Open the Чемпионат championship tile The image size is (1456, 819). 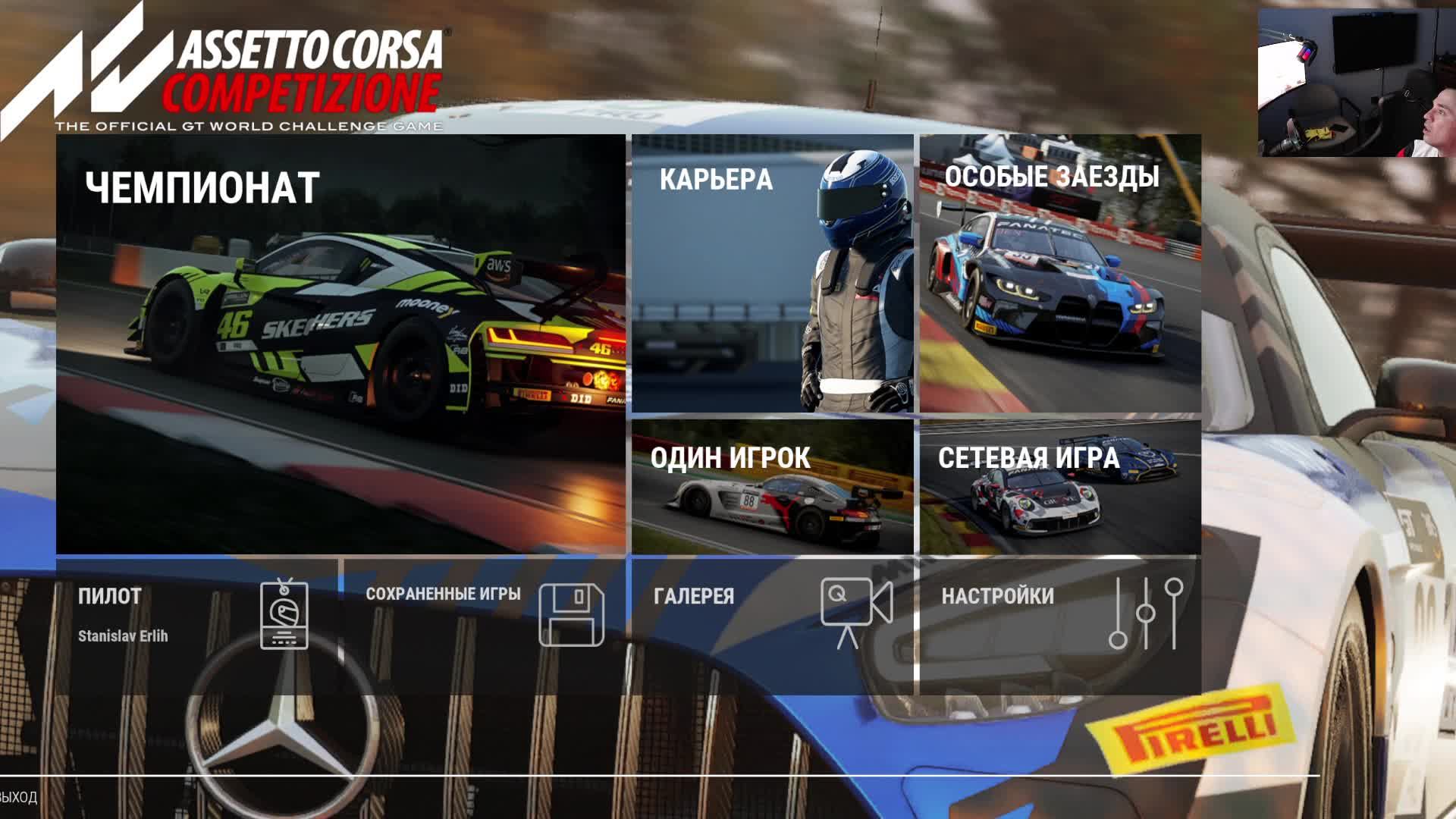tap(340, 344)
